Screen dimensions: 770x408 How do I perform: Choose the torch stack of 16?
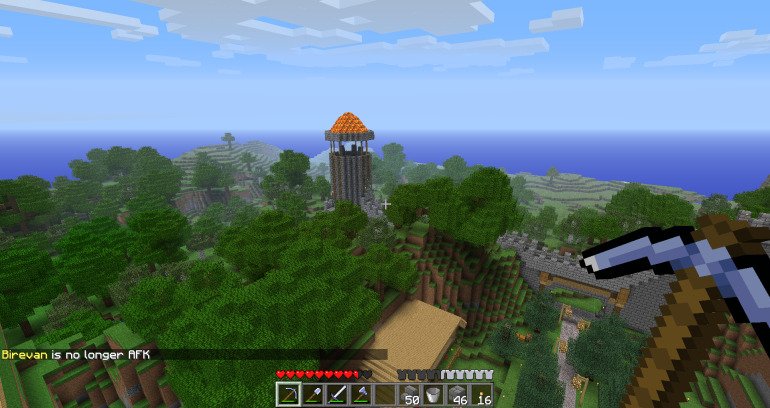point(481,395)
